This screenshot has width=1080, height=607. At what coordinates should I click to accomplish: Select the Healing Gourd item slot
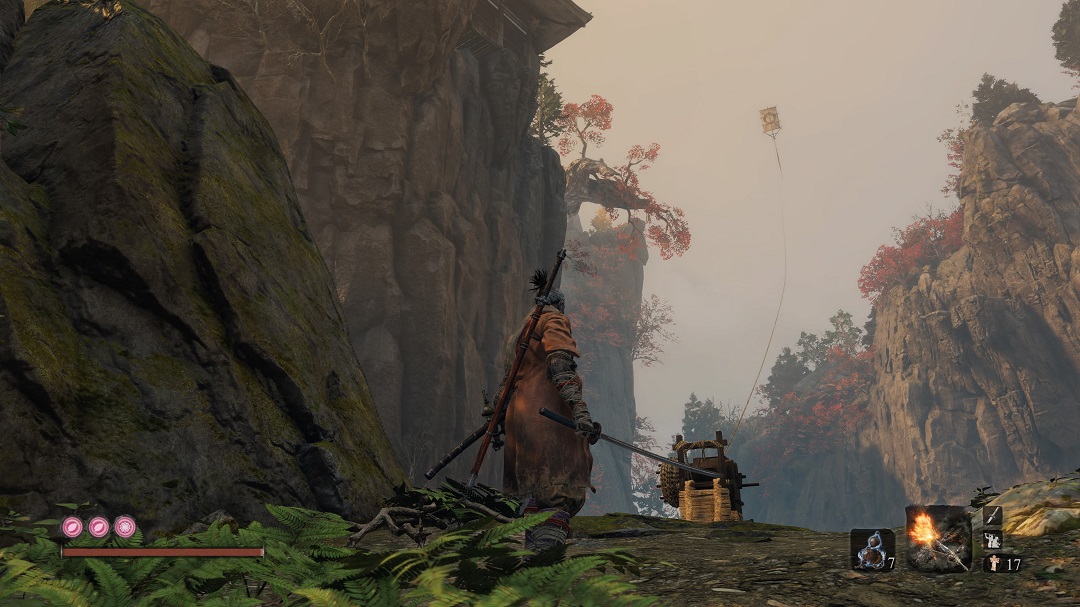[x=871, y=548]
